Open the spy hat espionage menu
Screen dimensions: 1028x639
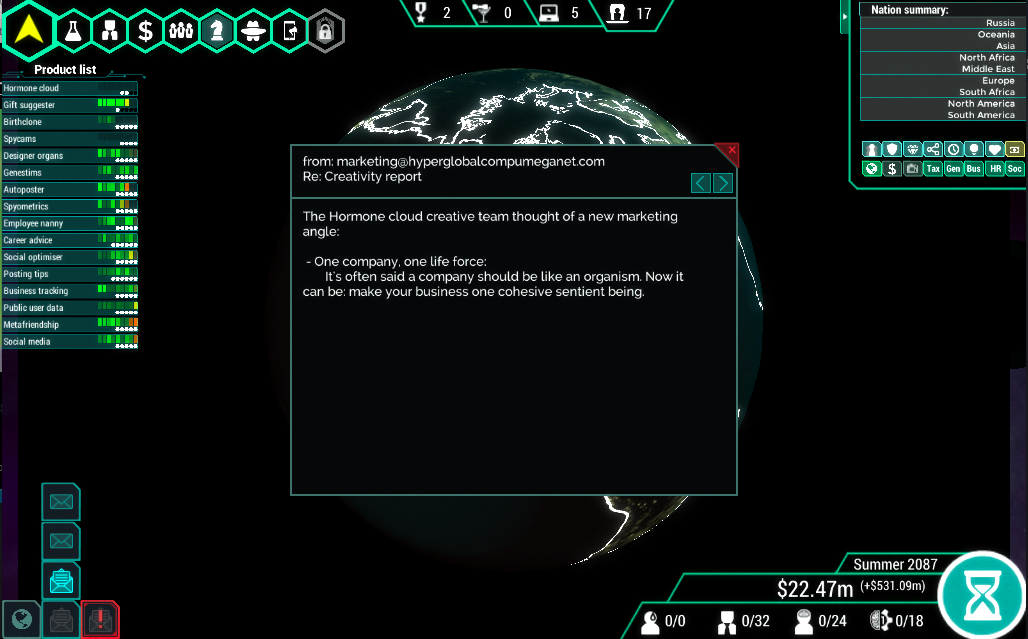(253, 30)
